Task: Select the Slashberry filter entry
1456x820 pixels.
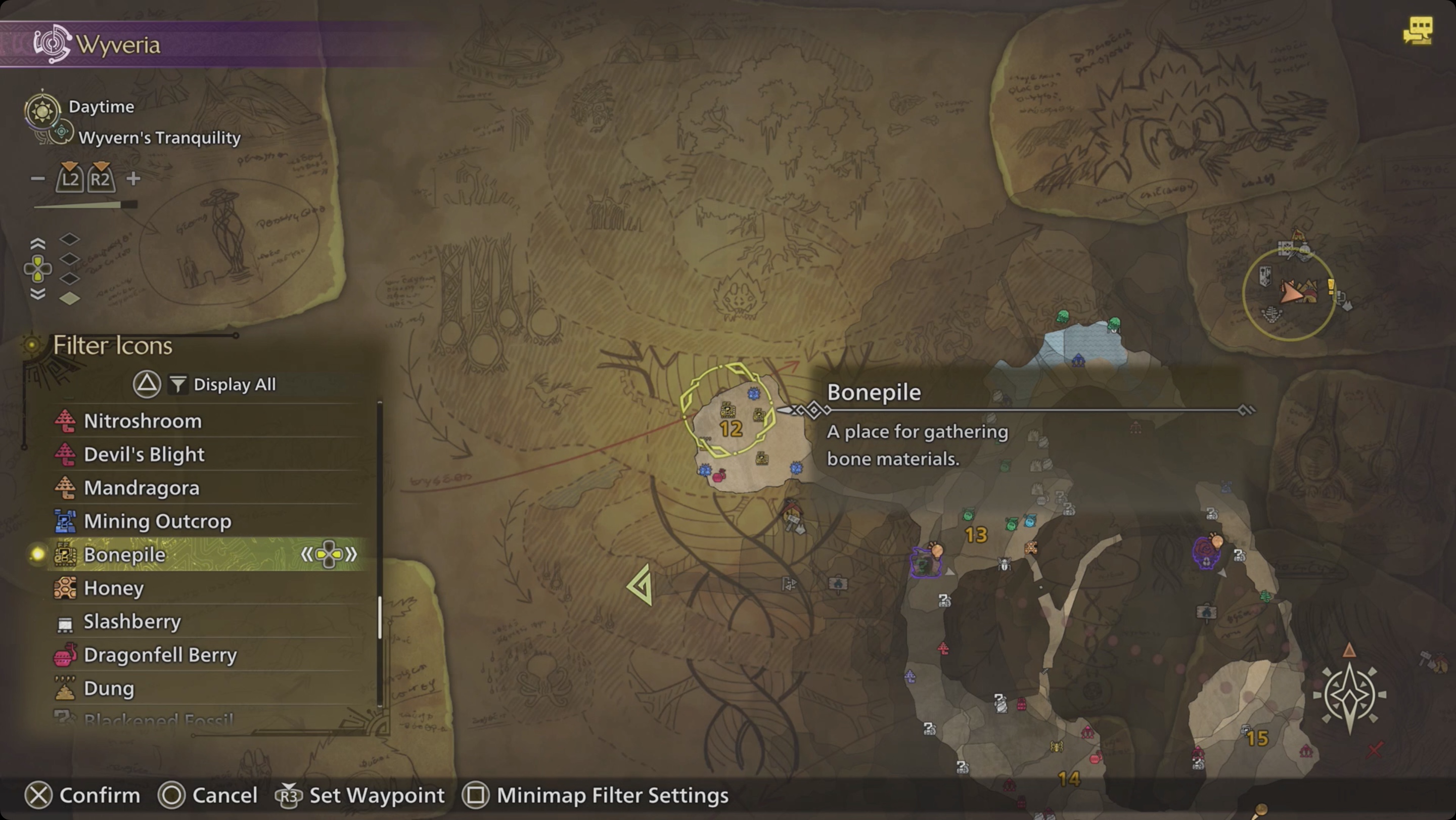Action: tap(132, 621)
